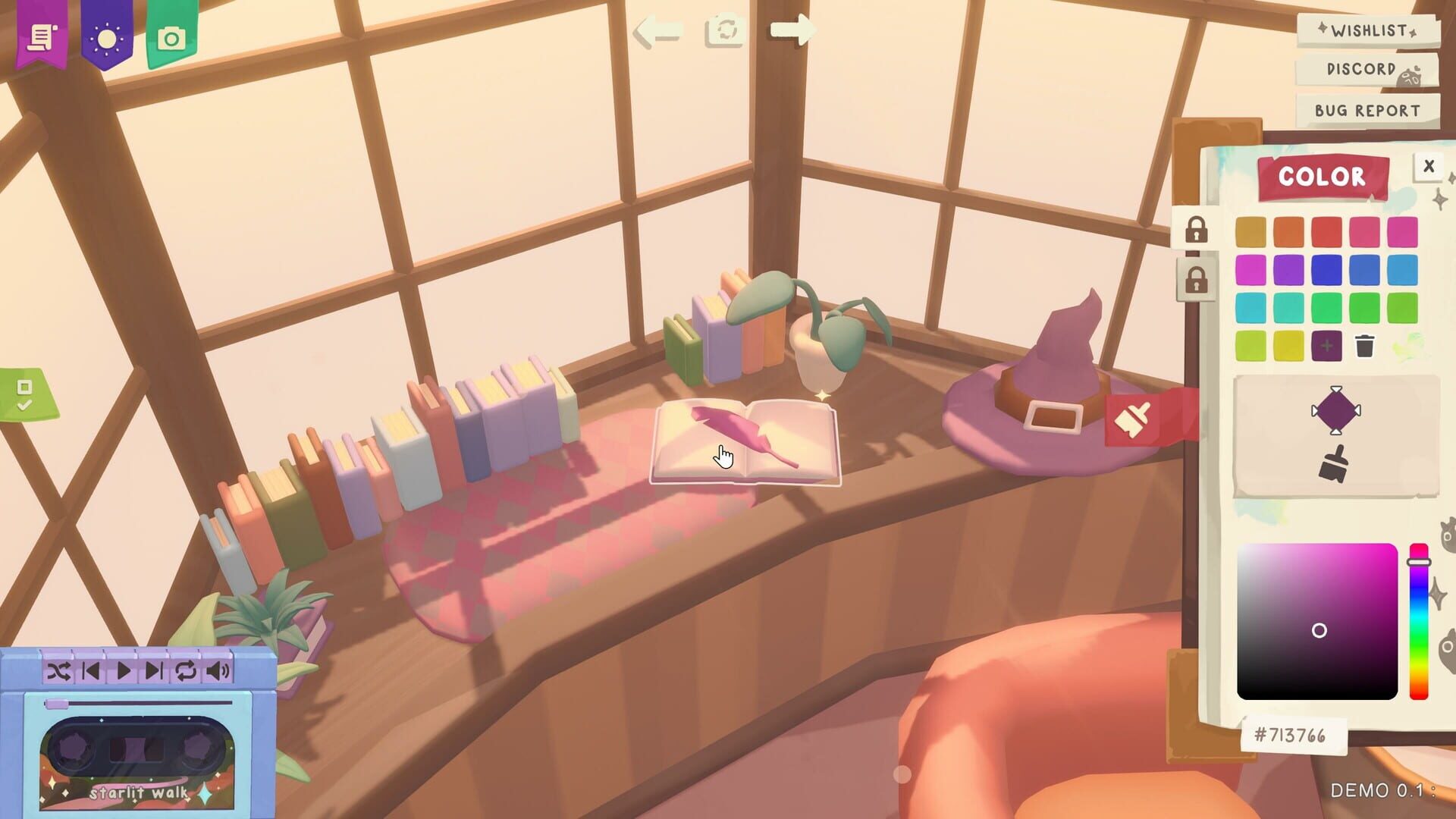The image size is (1456, 819).
Task: Open the camera screenshot bookmark
Action: [171, 38]
